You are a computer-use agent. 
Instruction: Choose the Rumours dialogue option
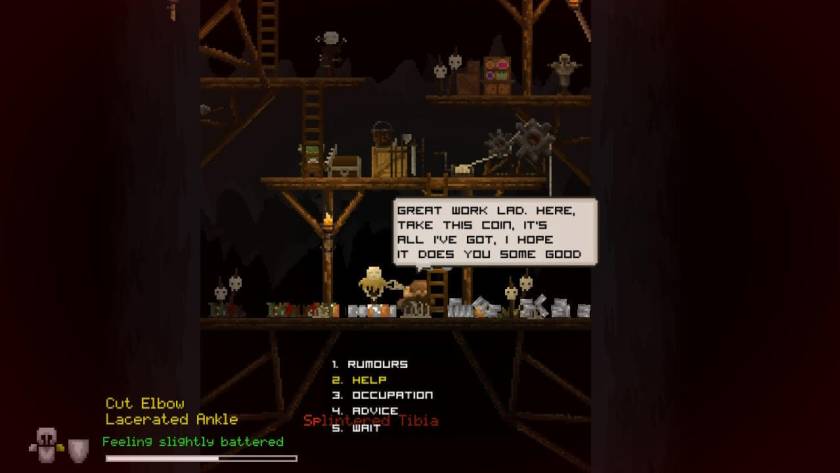coord(377,364)
